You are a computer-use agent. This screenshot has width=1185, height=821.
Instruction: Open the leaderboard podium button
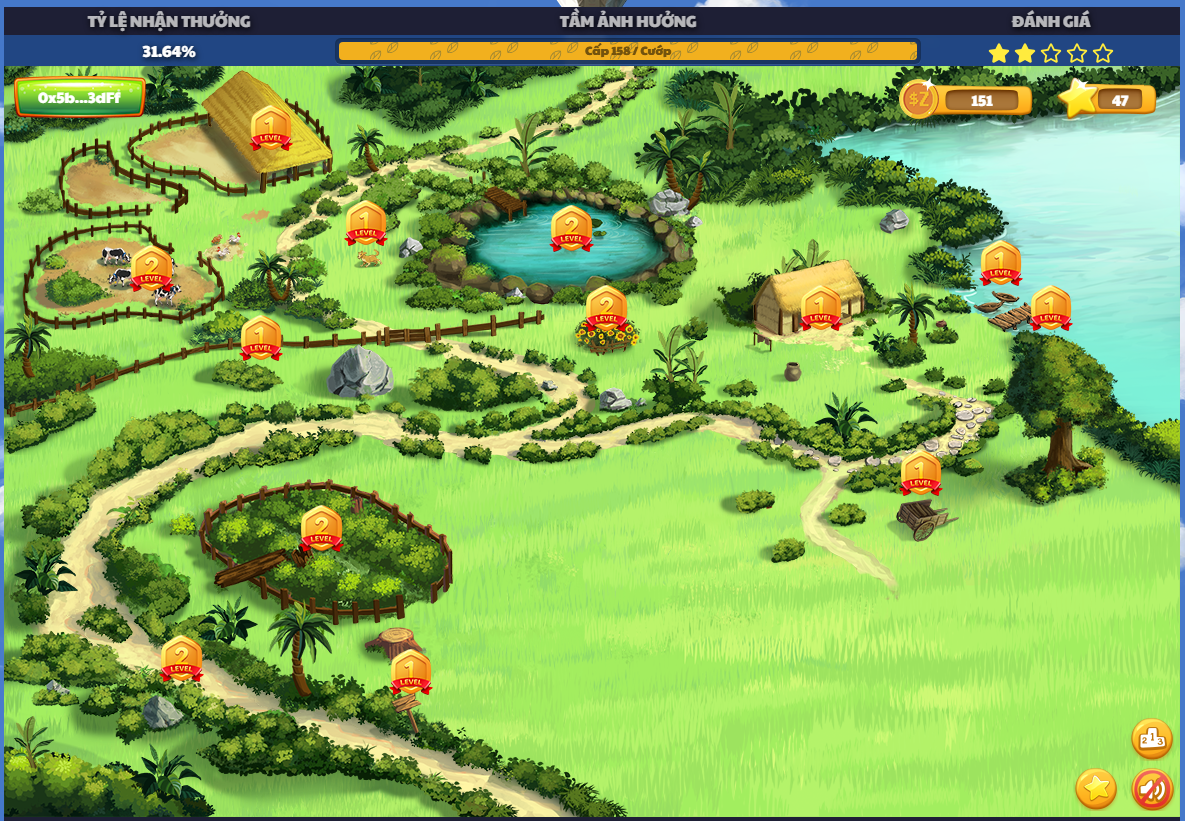tap(1151, 739)
